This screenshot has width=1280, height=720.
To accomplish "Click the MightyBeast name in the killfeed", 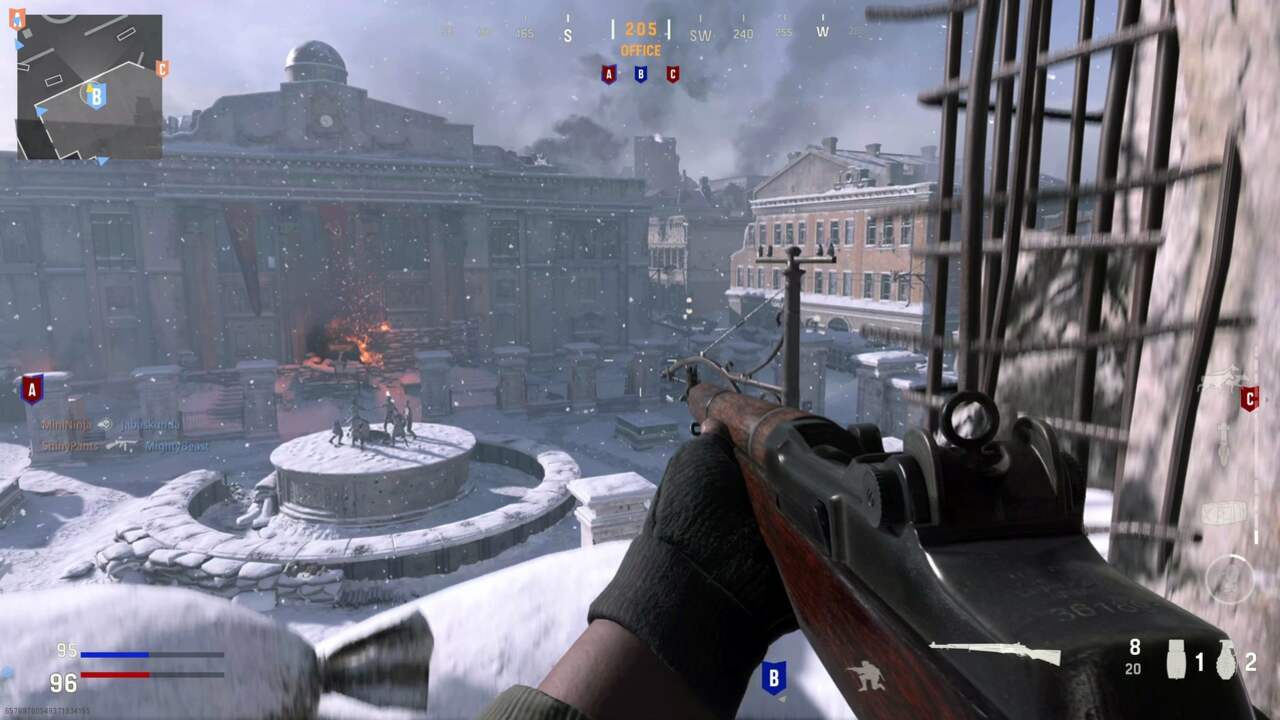I will (x=178, y=446).
